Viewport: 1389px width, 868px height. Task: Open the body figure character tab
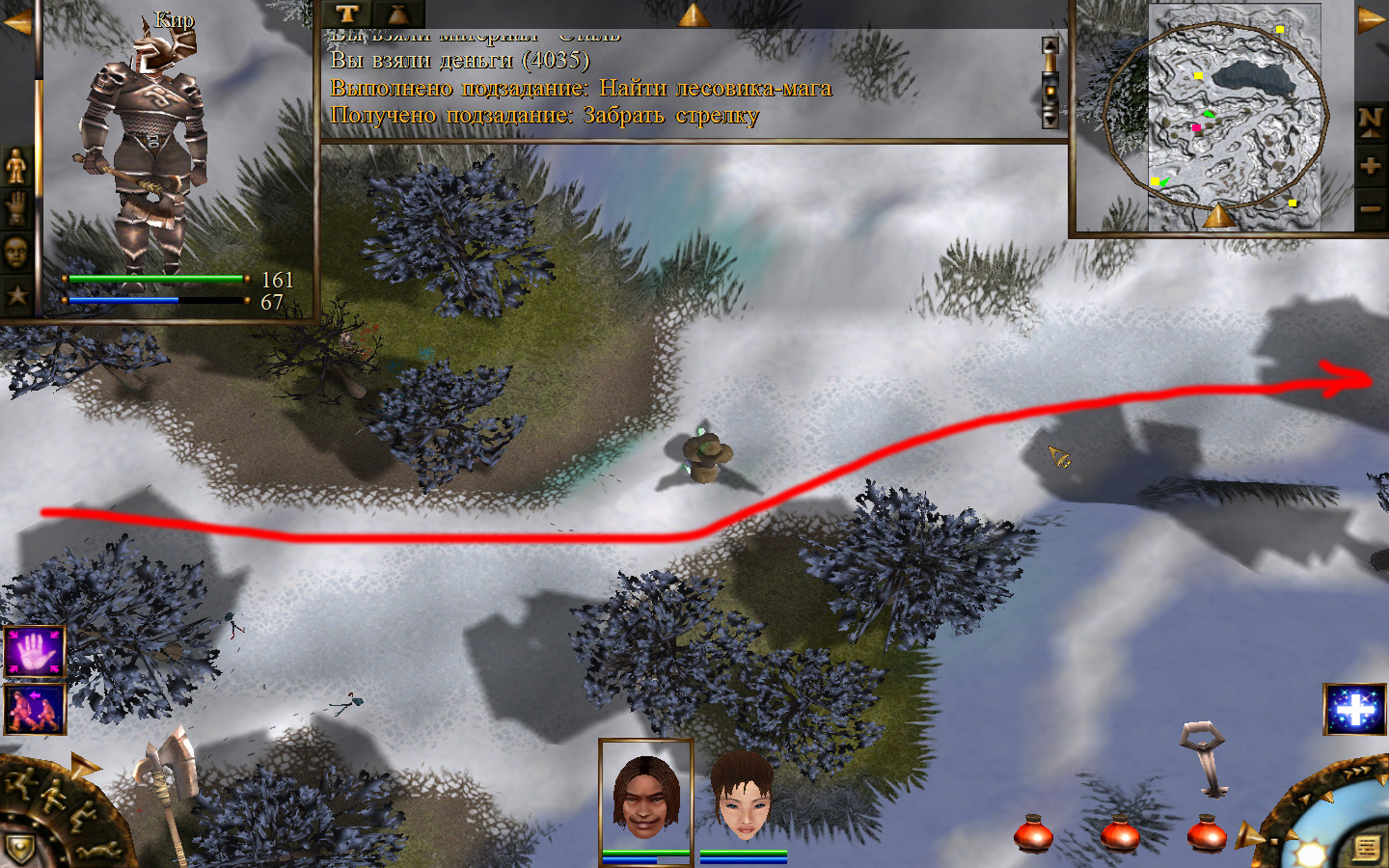pos(16,166)
